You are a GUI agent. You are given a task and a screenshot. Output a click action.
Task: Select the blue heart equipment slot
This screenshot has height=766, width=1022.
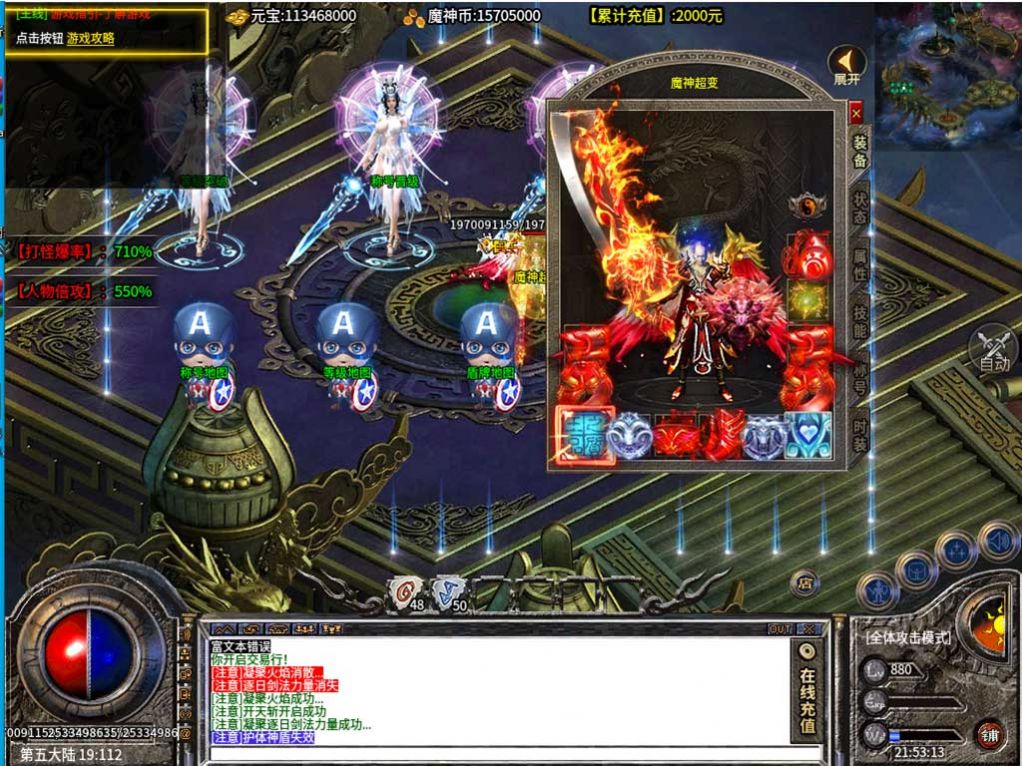808,437
